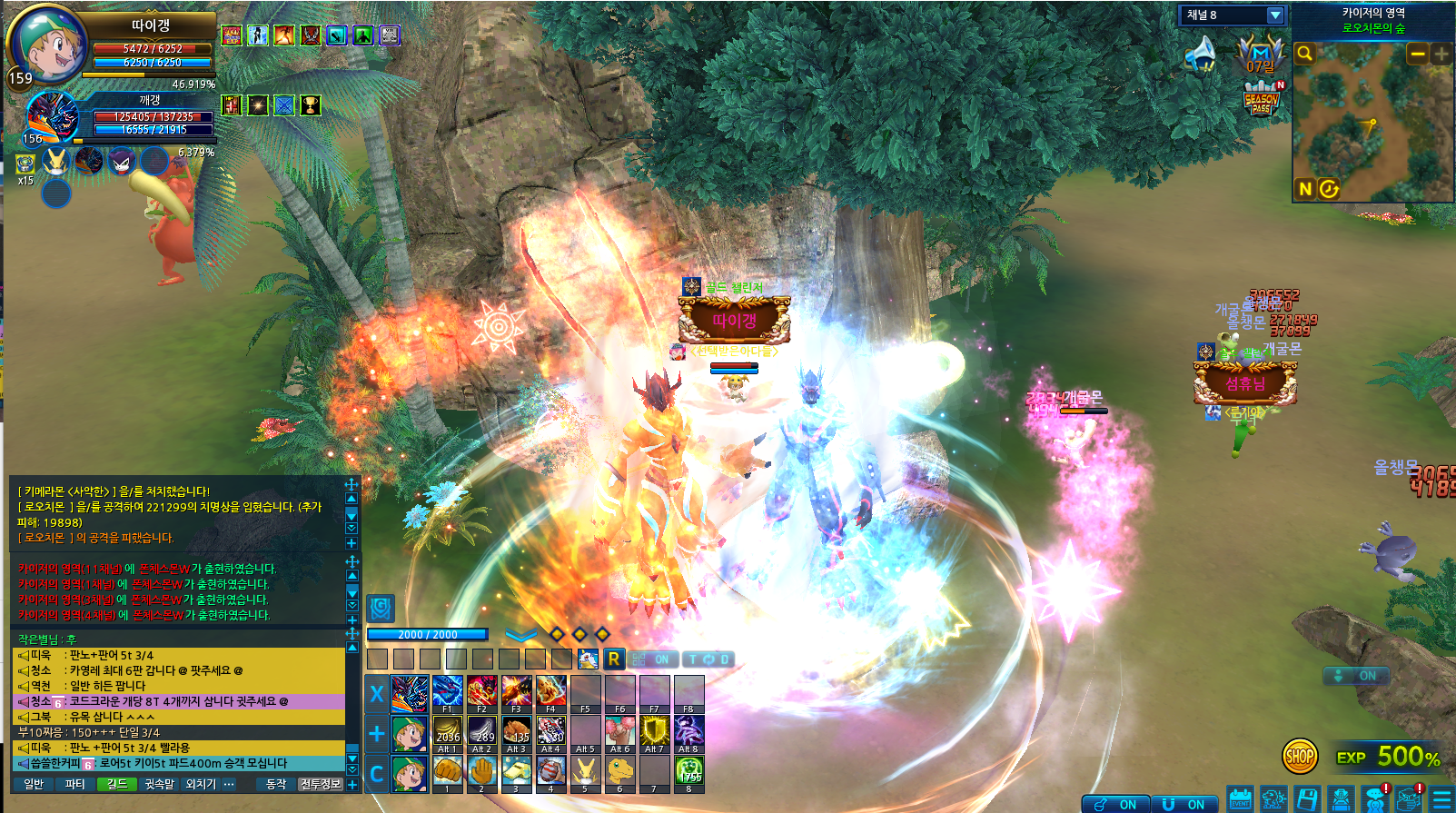Open the hamburger main menu button
The height and width of the screenshot is (813, 1456).
click(1441, 799)
